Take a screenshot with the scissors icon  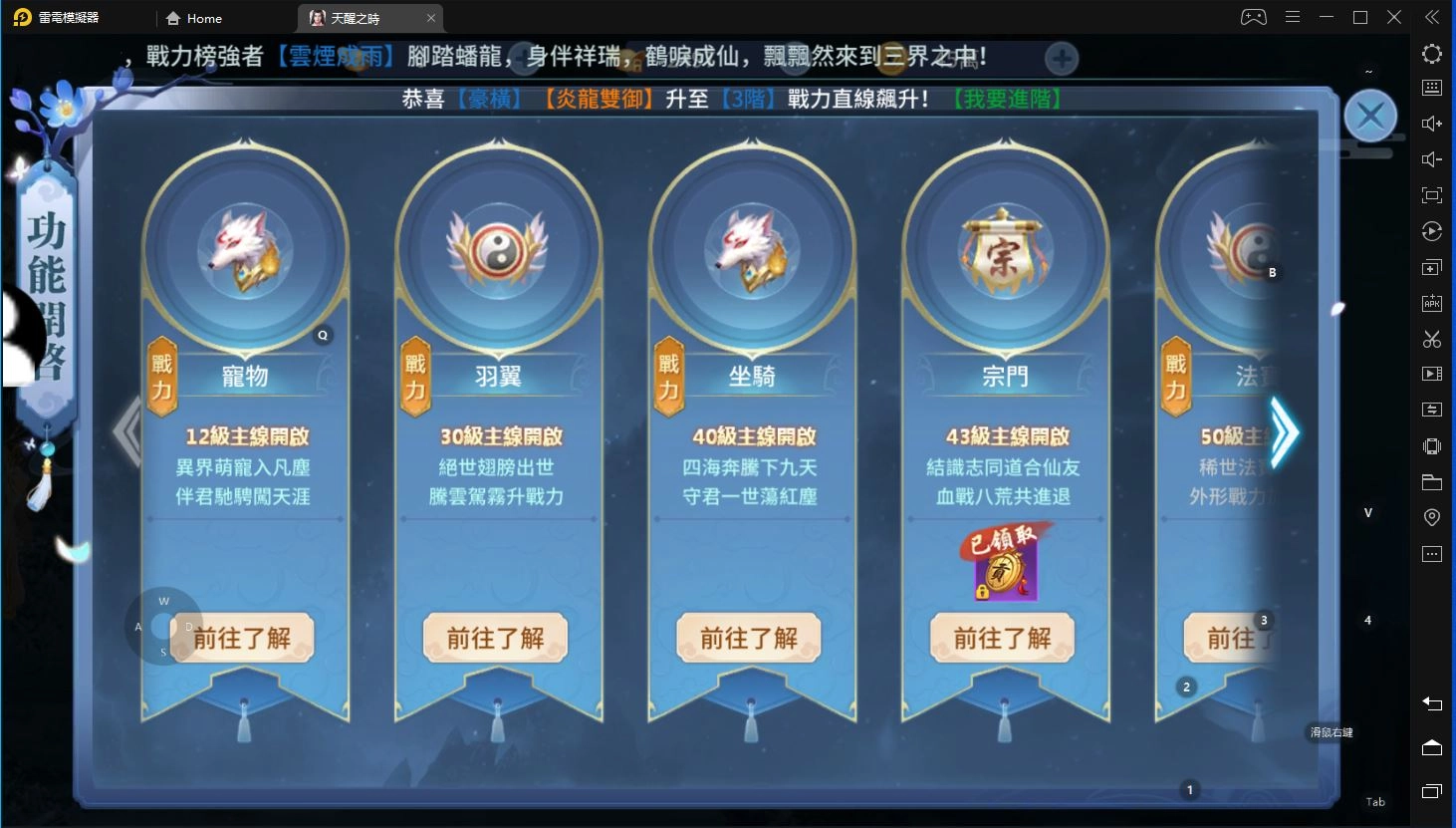(1431, 339)
